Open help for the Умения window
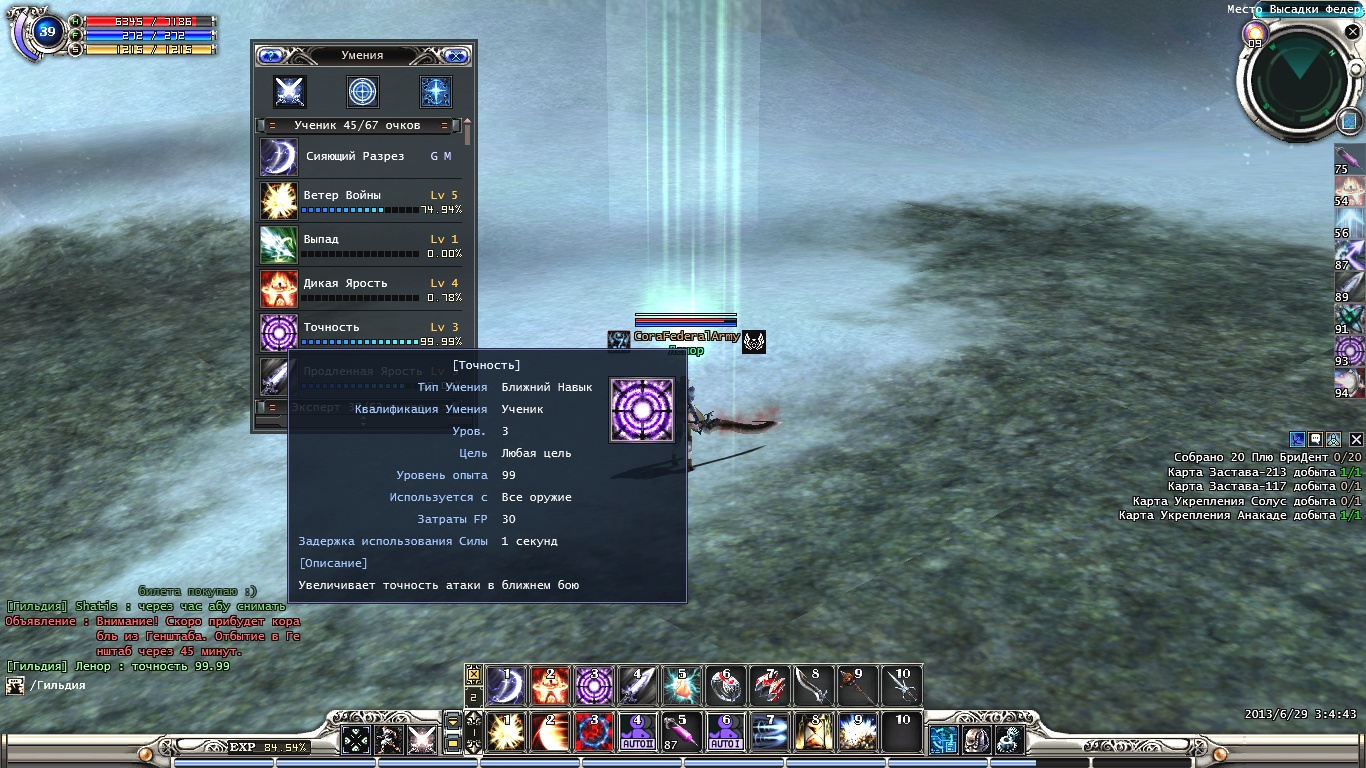1366x768 pixels. pyautogui.click(x=270, y=56)
